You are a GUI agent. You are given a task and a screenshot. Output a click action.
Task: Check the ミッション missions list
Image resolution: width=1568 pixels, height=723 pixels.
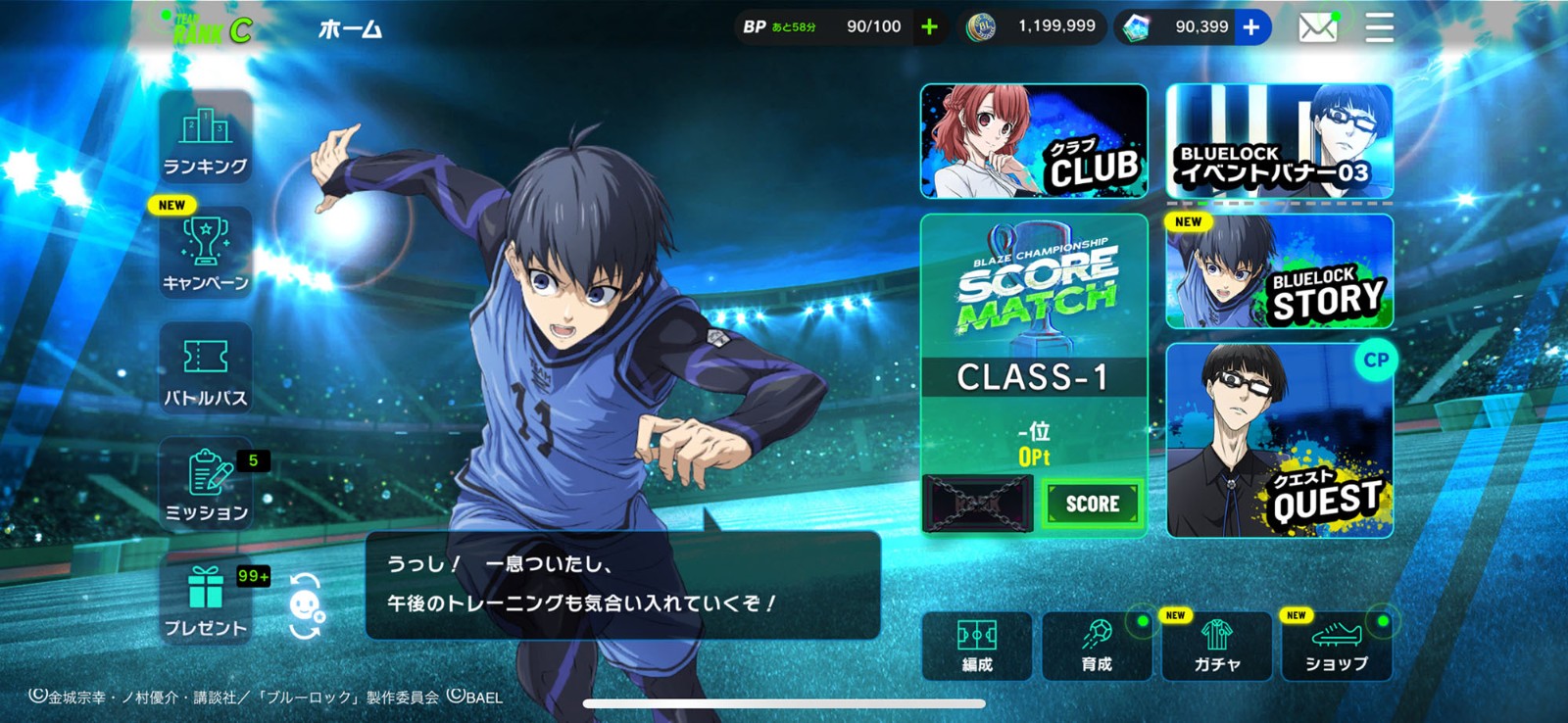click(x=204, y=482)
